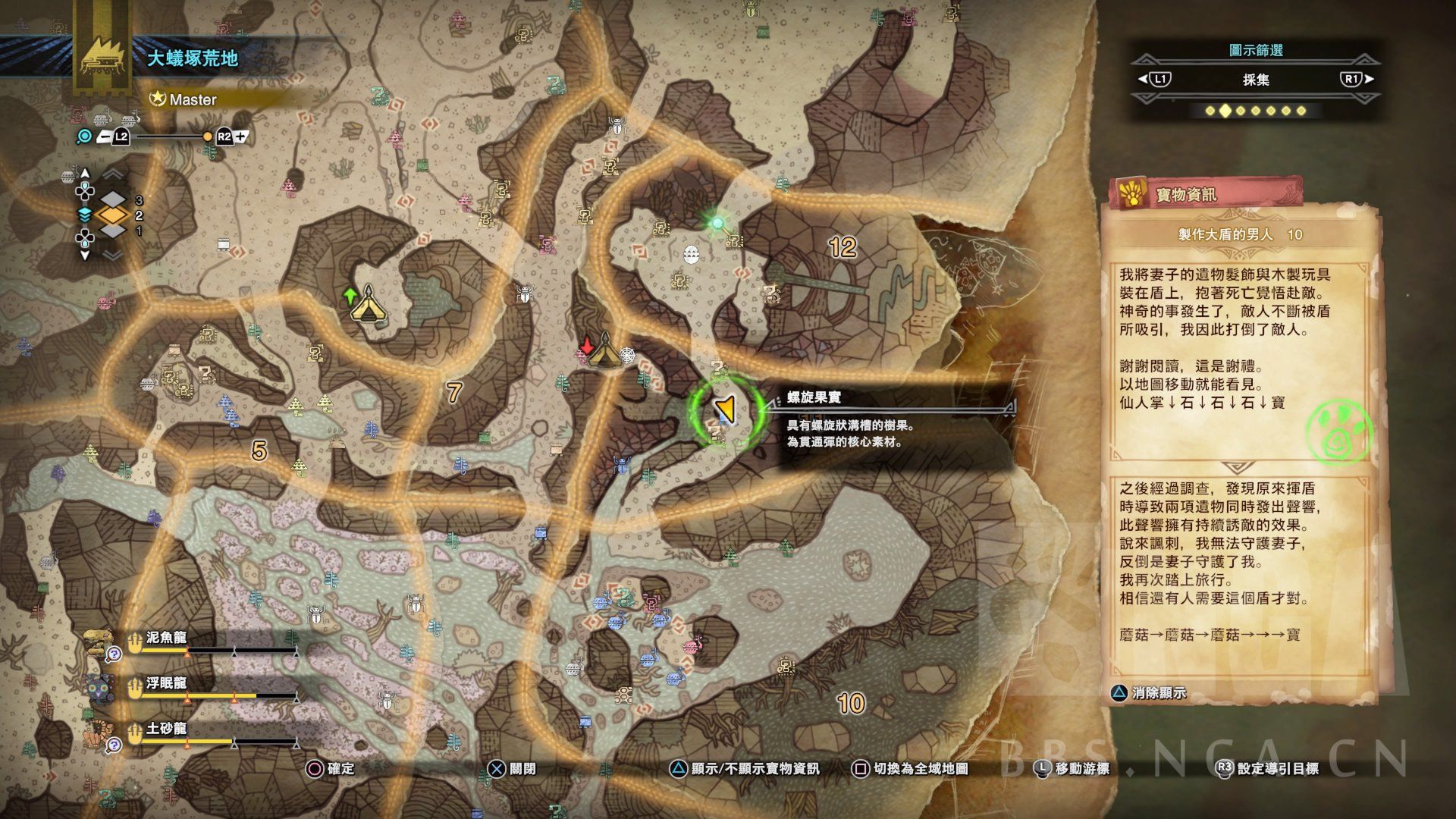Adjust the map zoom slider handle

point(207,137)
